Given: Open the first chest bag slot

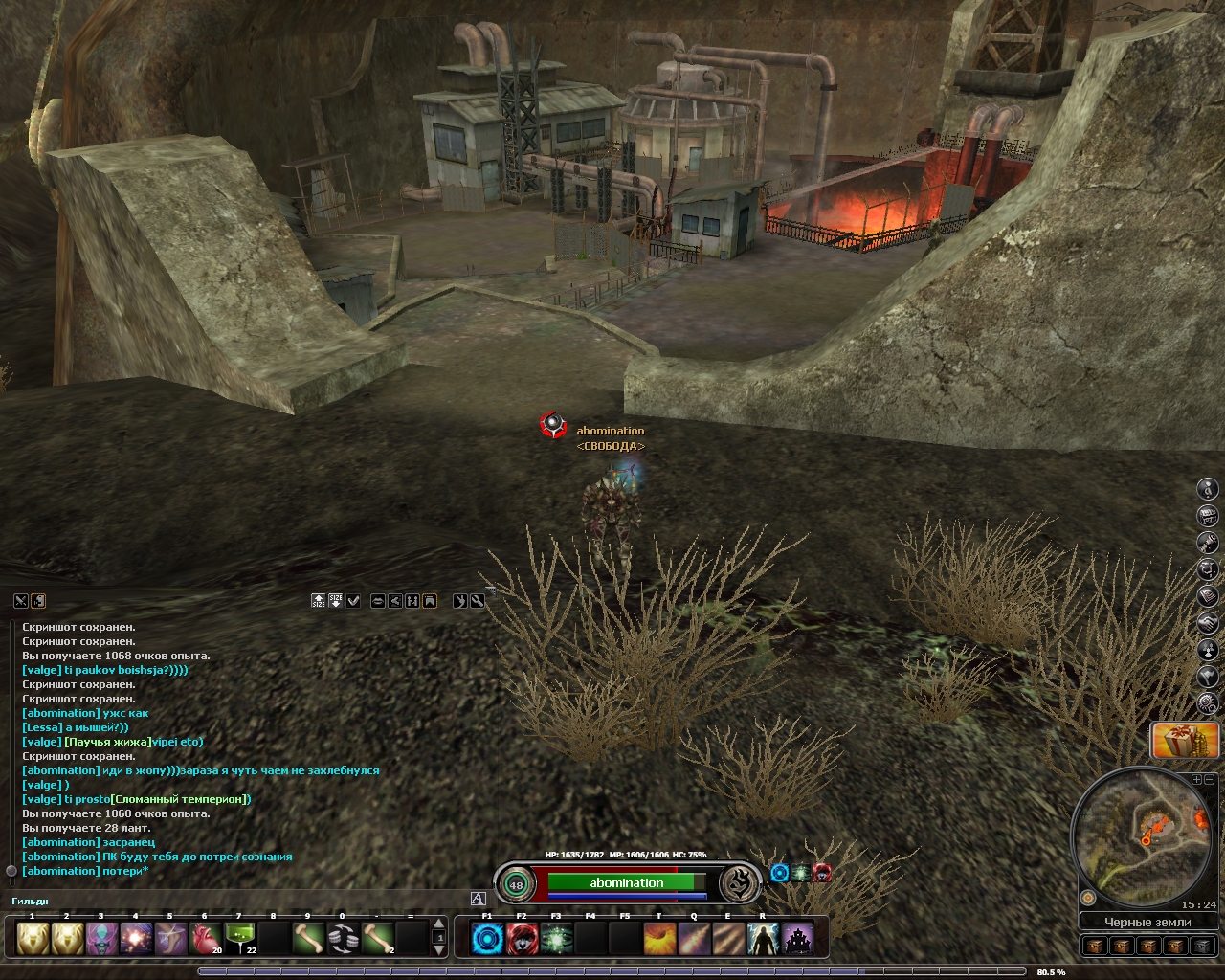Looking at the screenshot, I should point(1095,947).
